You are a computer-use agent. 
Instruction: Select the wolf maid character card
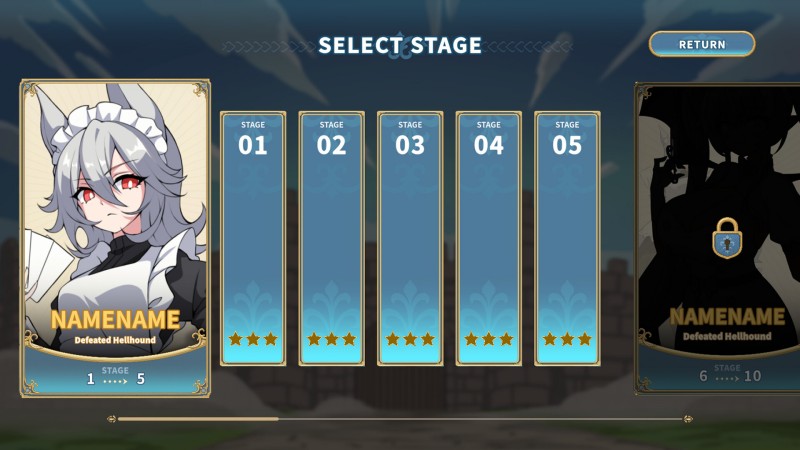click(x=114, y=238)
